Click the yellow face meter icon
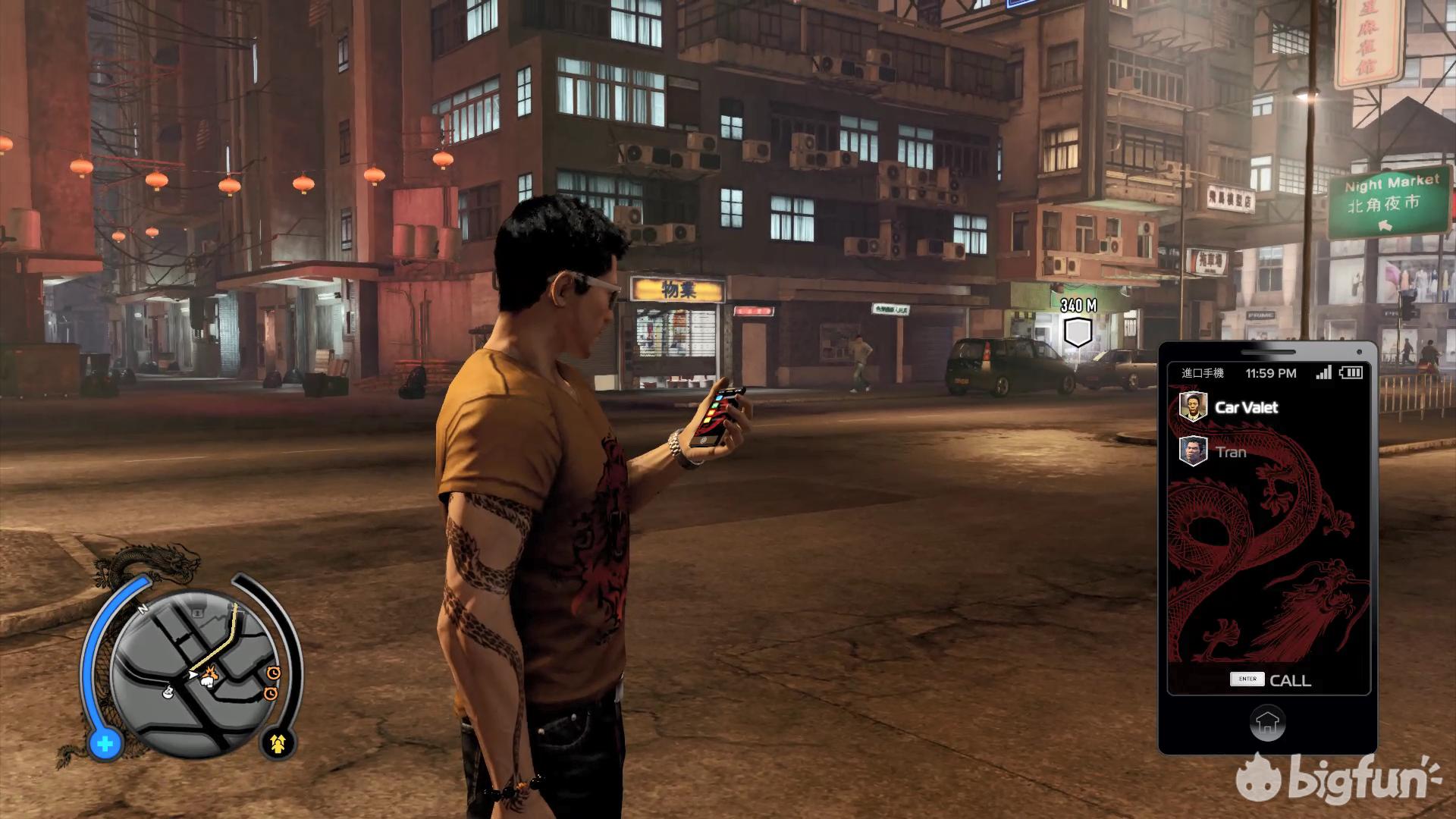 (x=278, y=744)
